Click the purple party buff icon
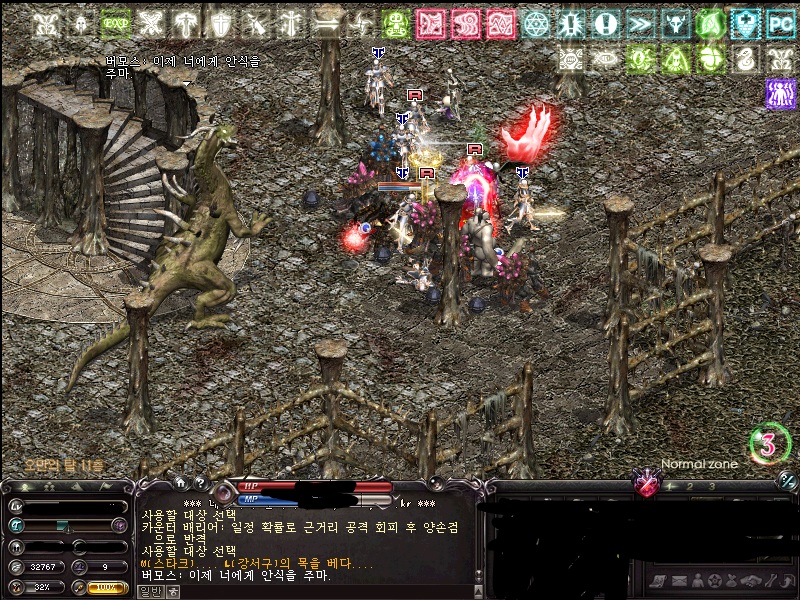 click(780, 94)
